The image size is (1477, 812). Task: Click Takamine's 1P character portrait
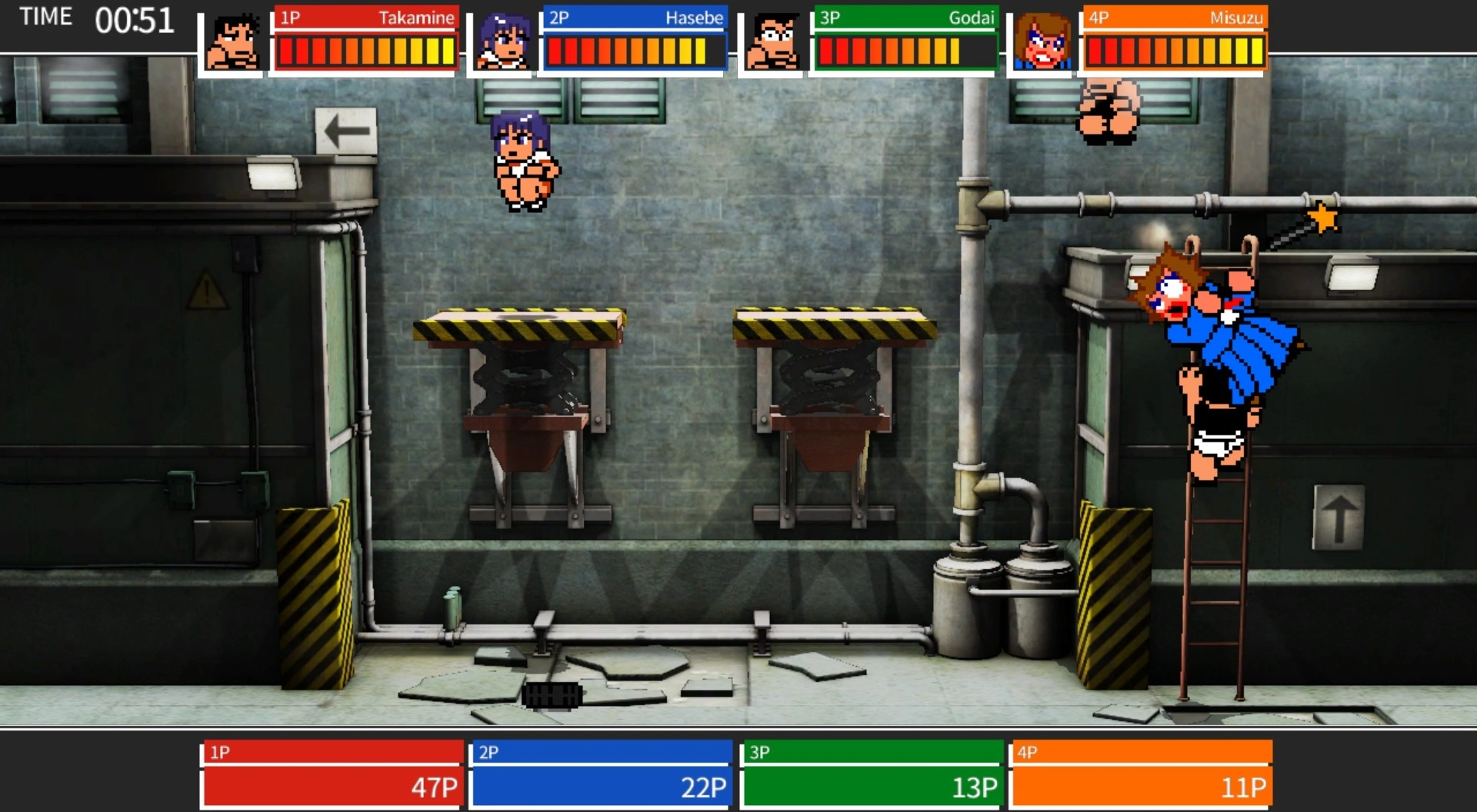coord(232,43)
